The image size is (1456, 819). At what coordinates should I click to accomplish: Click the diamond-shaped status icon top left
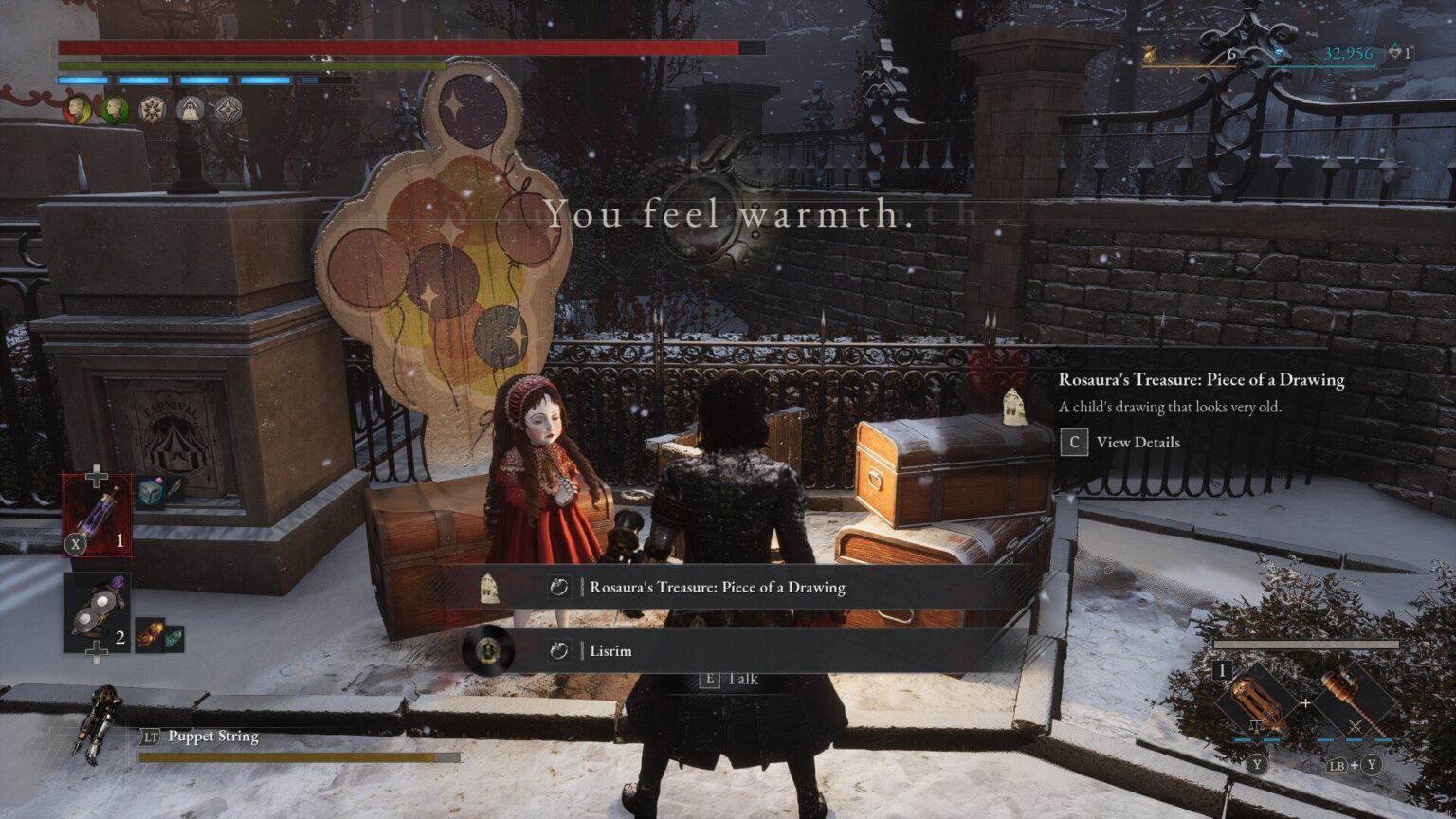click(227, 110)
